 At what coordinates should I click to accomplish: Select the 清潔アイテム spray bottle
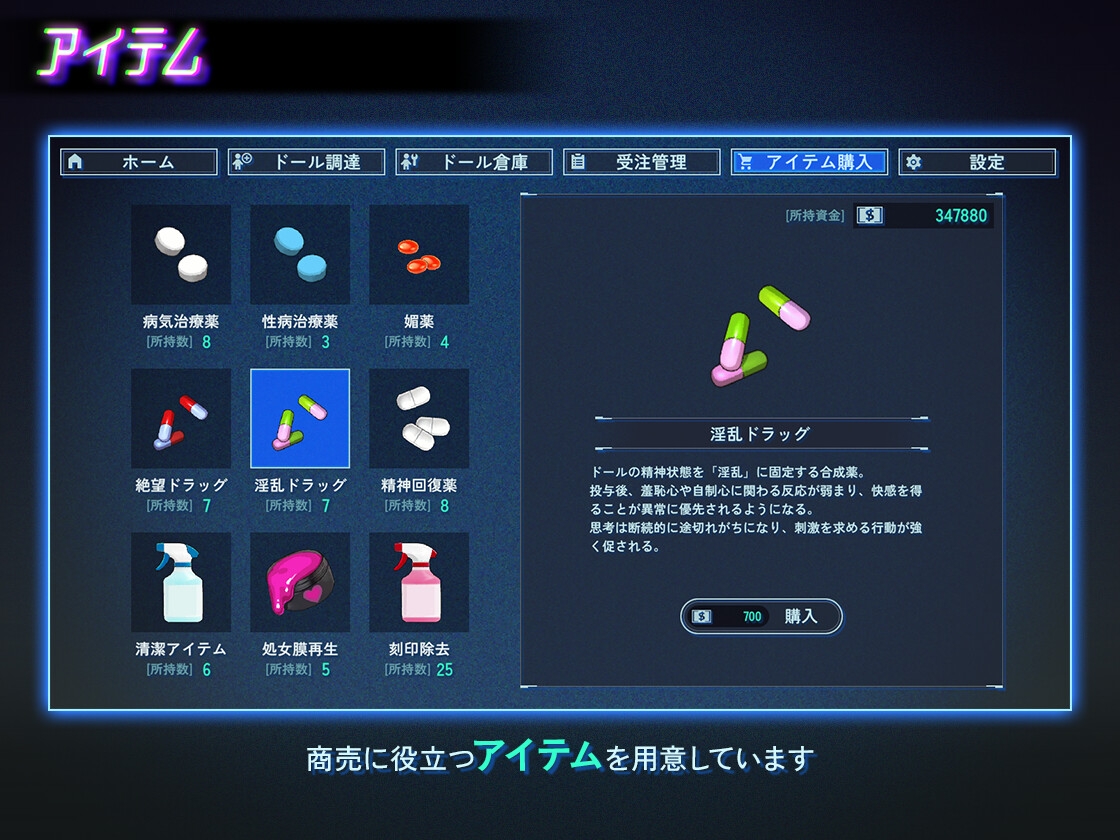181,582
